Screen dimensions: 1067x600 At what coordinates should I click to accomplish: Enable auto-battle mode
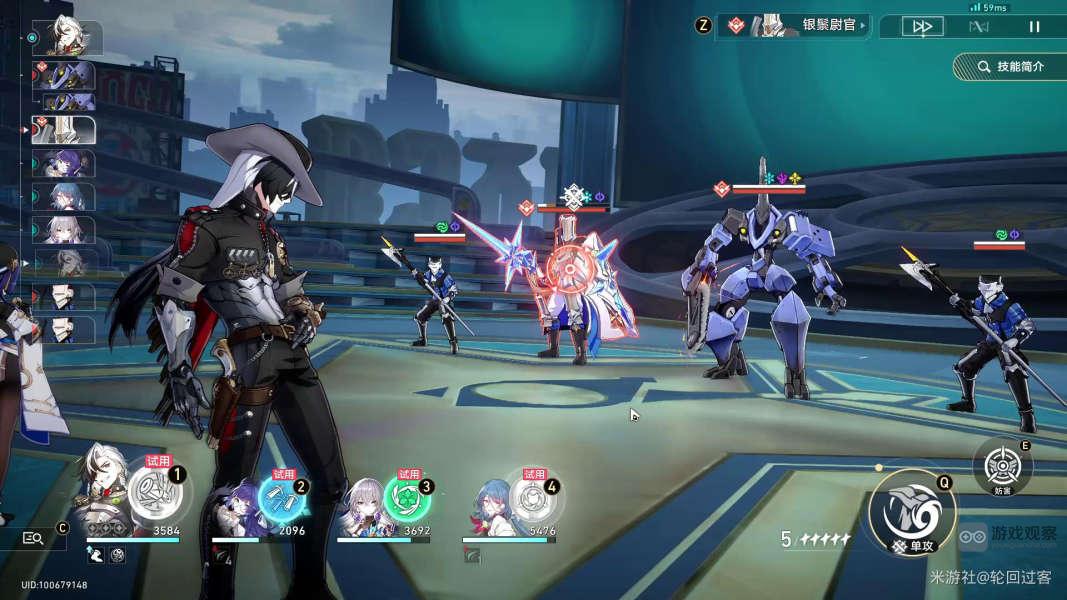[978, 27]
